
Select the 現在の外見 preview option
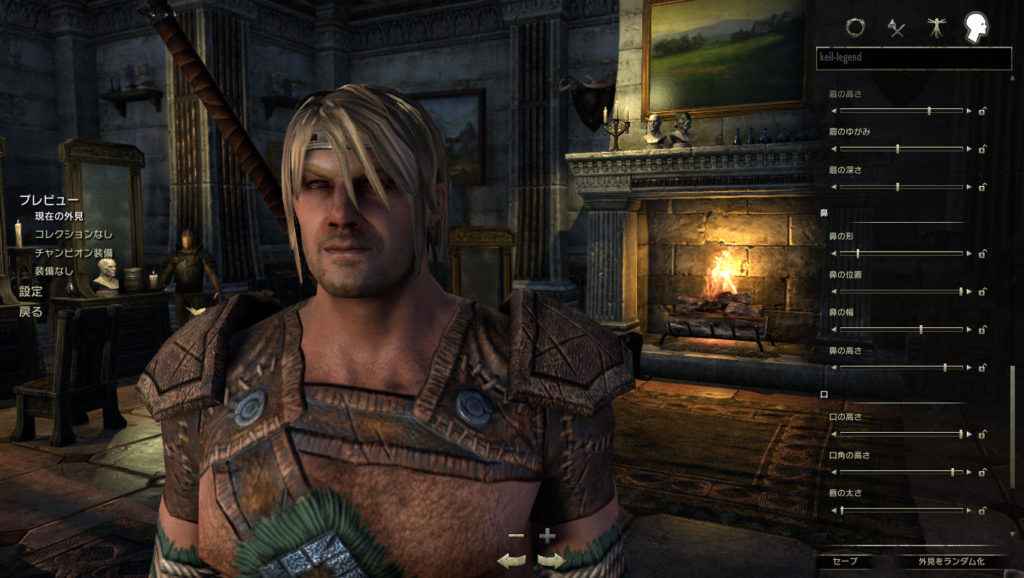59,216
